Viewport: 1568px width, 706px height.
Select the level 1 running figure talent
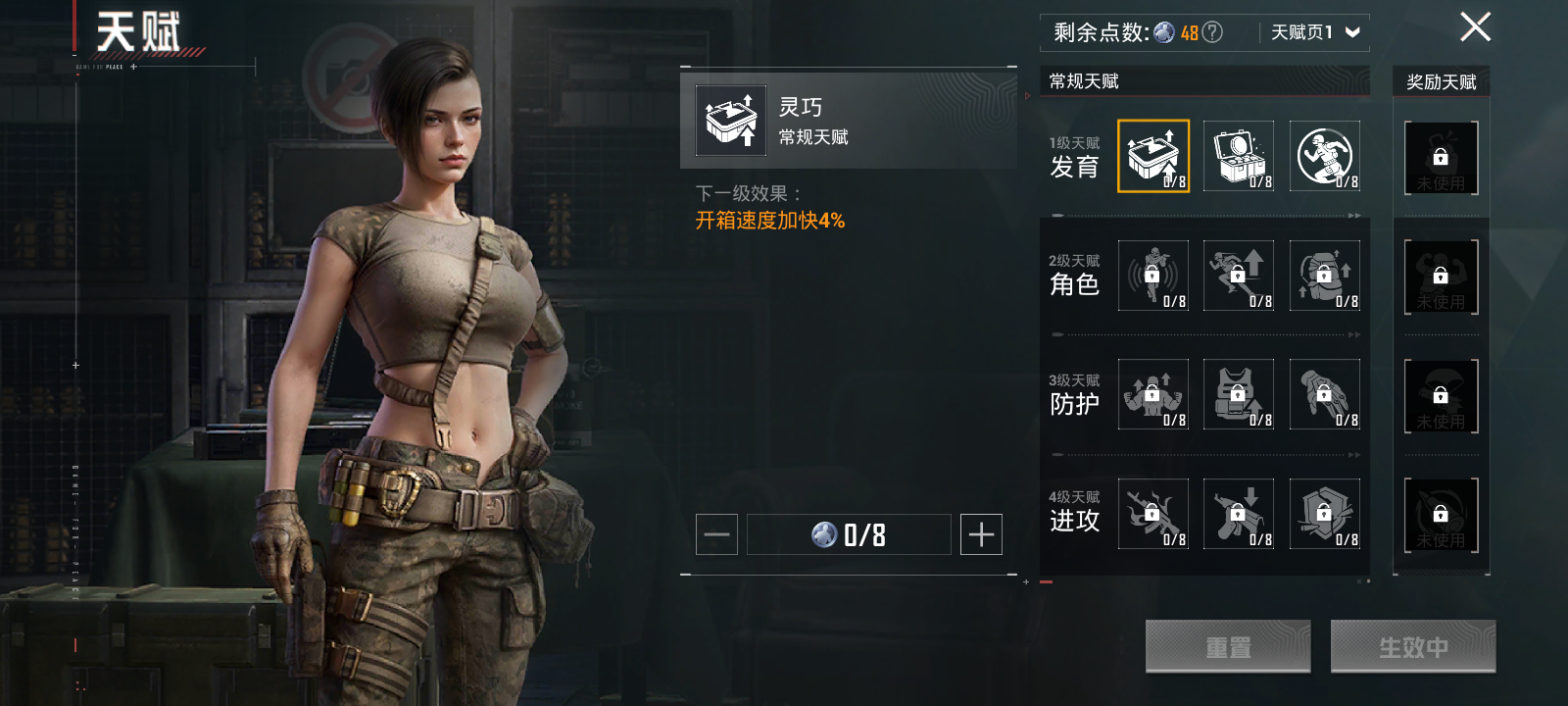1325,156
